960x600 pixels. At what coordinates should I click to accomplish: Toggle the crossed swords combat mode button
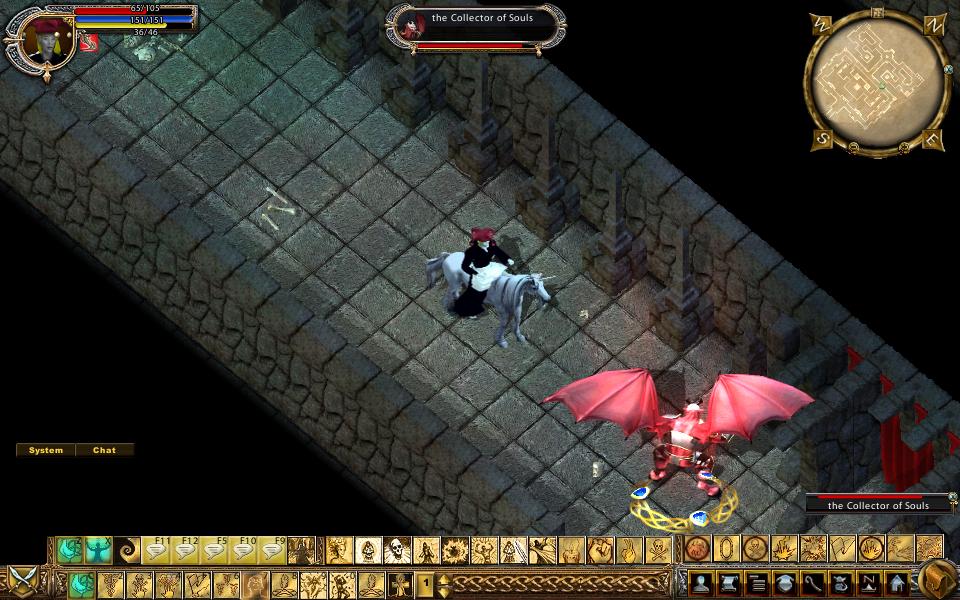tap(22, 580)
